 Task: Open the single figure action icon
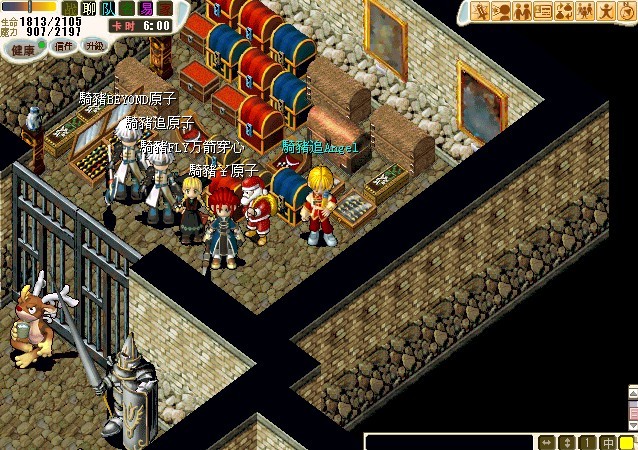tap(606, 11)
